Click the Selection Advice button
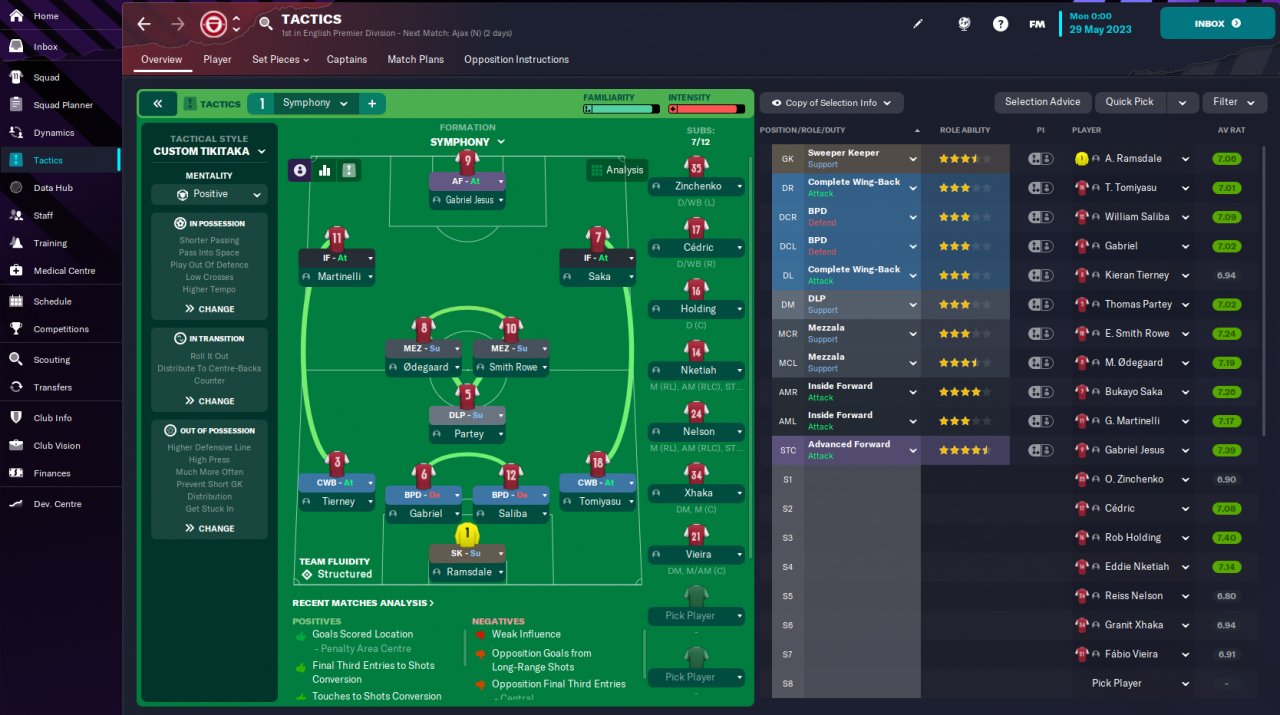The width and height of the screenshot is (1280, 715). pyautogui.click(x=1042, y=102)
